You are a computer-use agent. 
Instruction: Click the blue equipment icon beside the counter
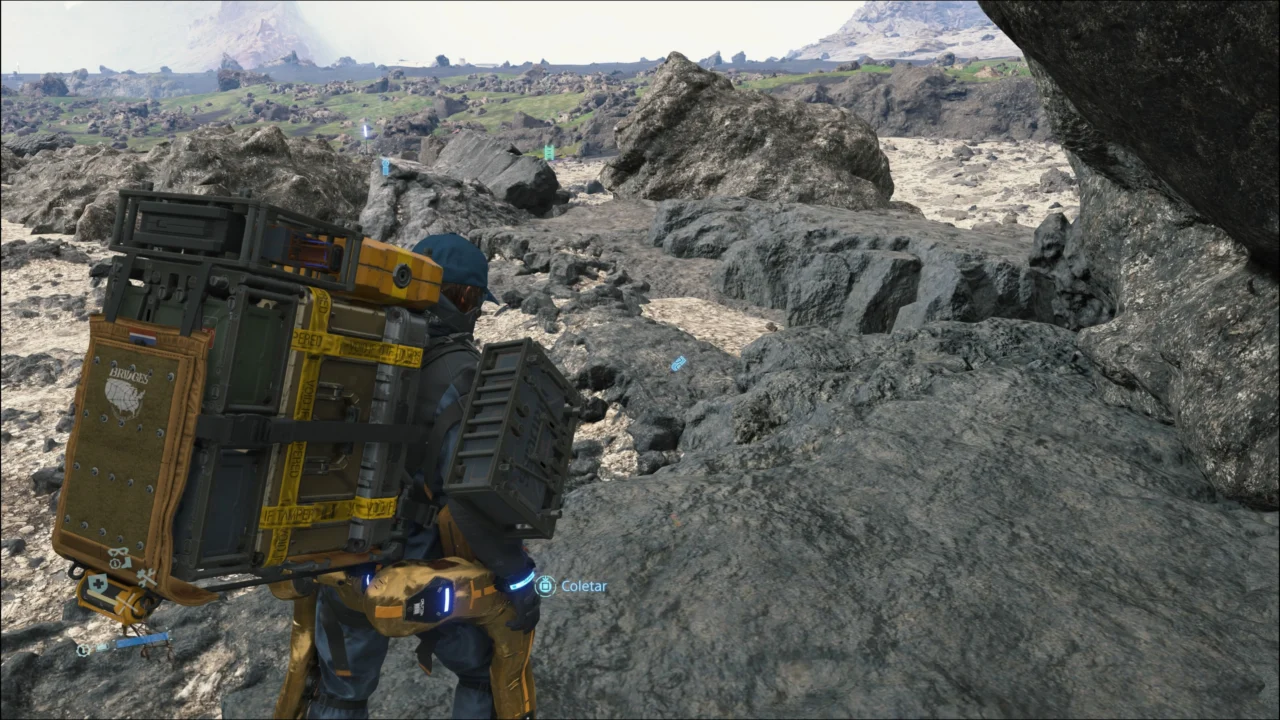click(x=101, y=646)
